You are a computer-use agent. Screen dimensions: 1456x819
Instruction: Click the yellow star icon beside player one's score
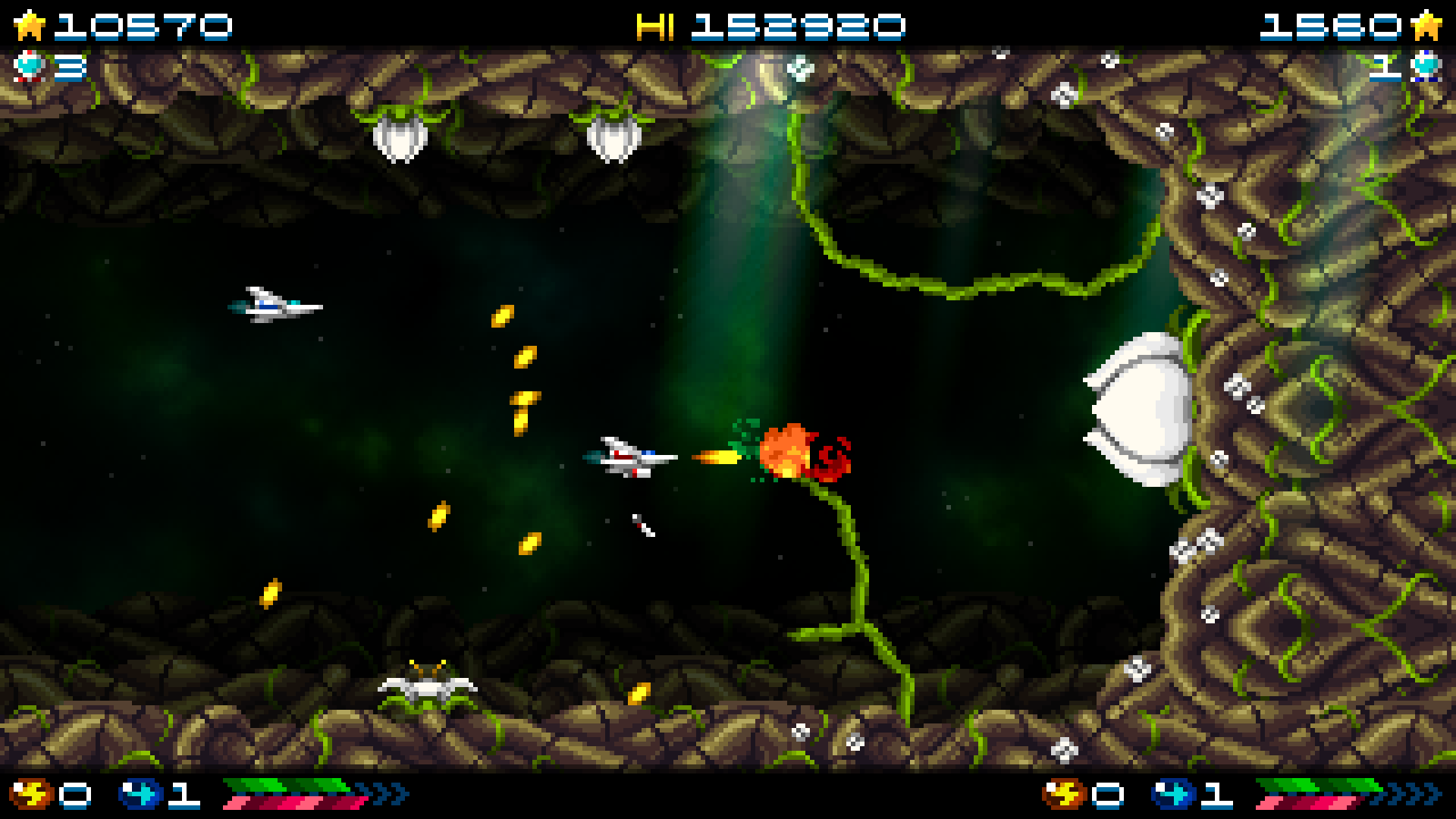click(30, 24)
